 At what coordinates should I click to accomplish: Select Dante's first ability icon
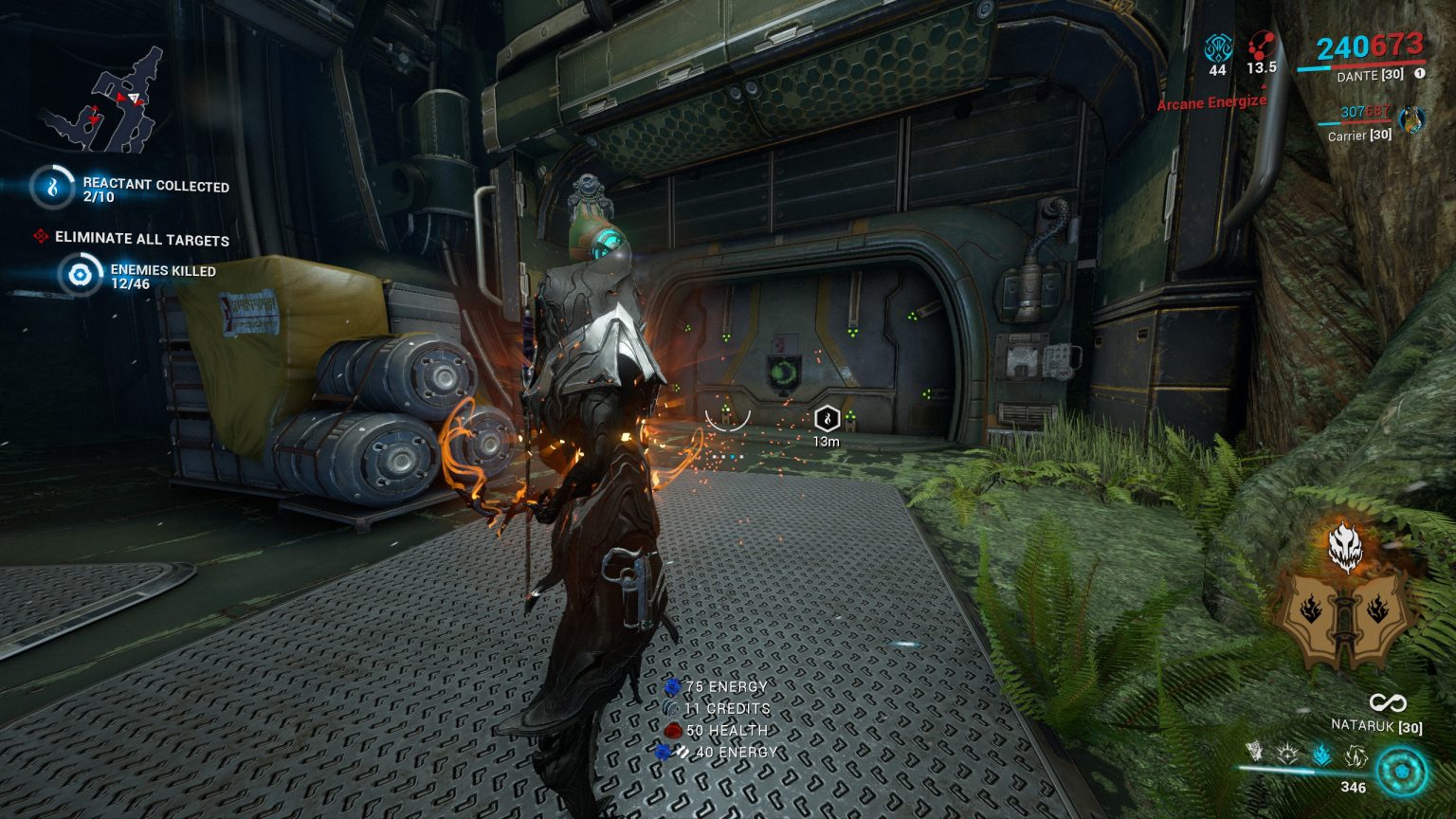(x=1255, y=753)
